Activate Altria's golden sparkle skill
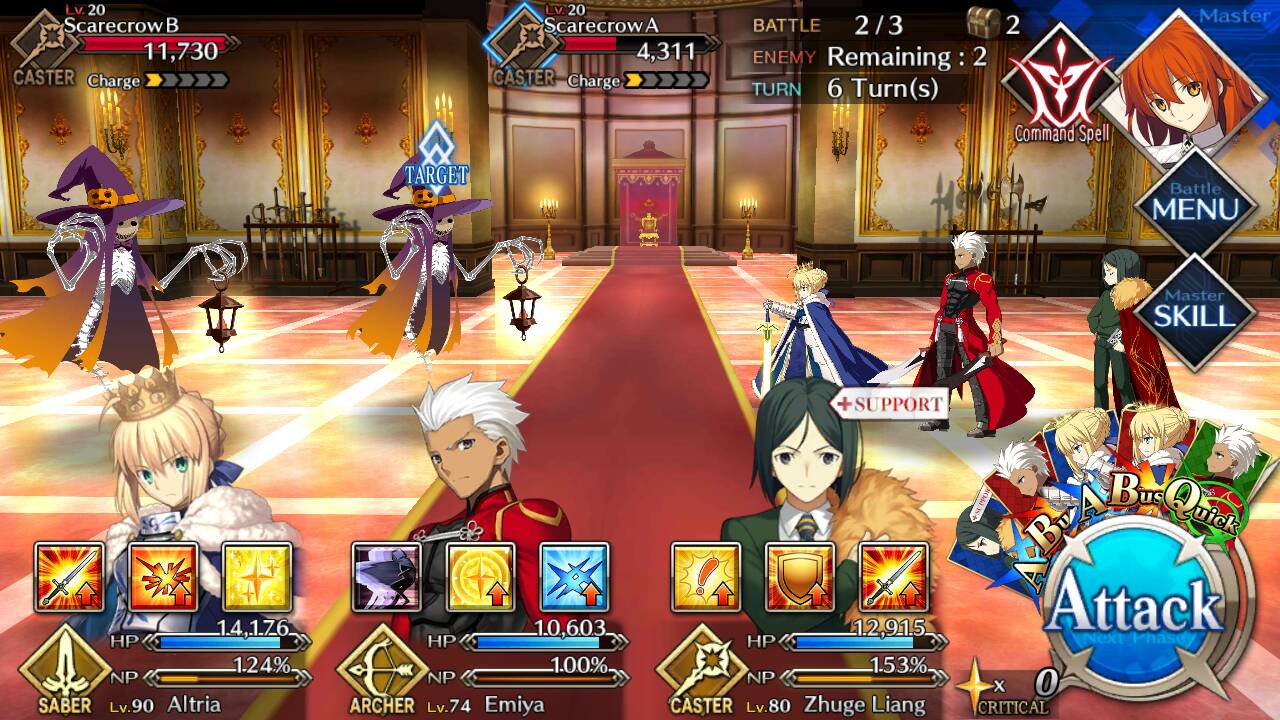The image size is (1280, 720). click(256, 577)
